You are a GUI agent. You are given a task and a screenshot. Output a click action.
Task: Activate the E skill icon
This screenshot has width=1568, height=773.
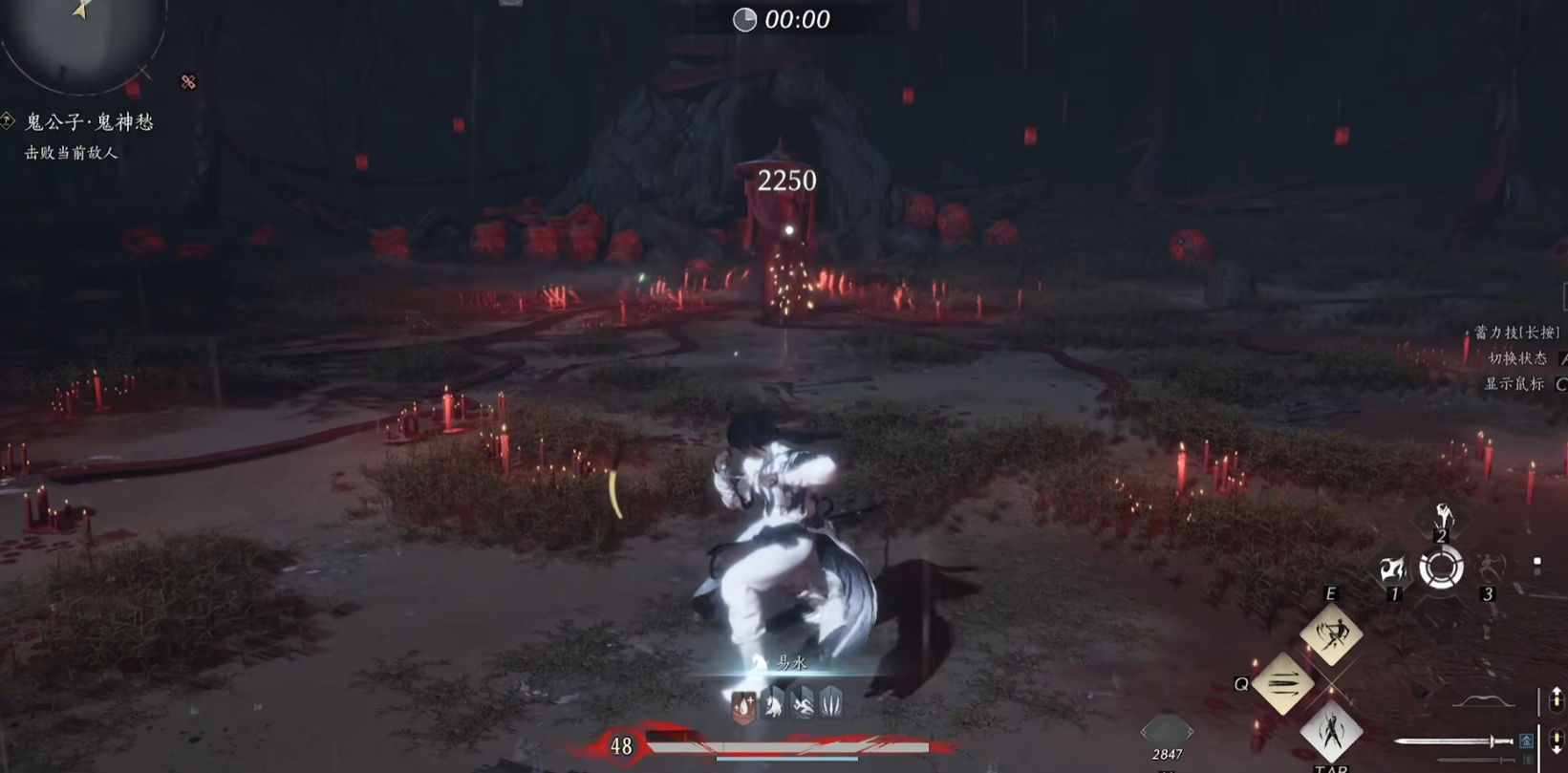1331,633
